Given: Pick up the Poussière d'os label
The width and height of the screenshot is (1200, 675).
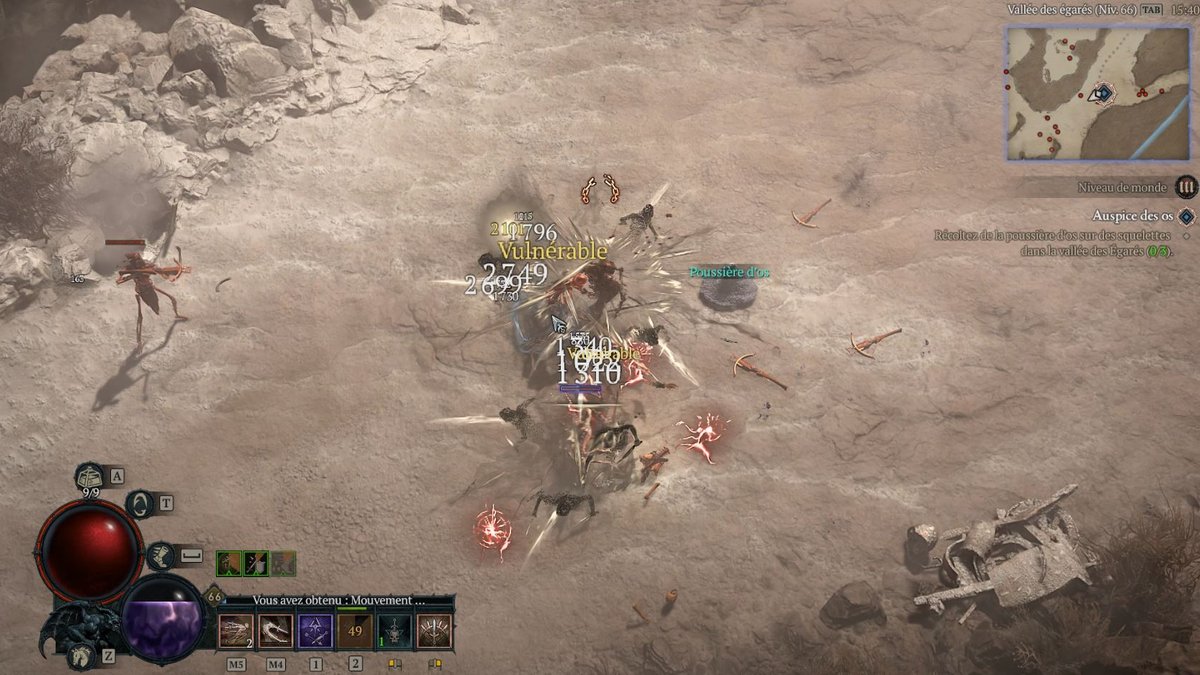Looking at the screenshot, I should 729,272.
